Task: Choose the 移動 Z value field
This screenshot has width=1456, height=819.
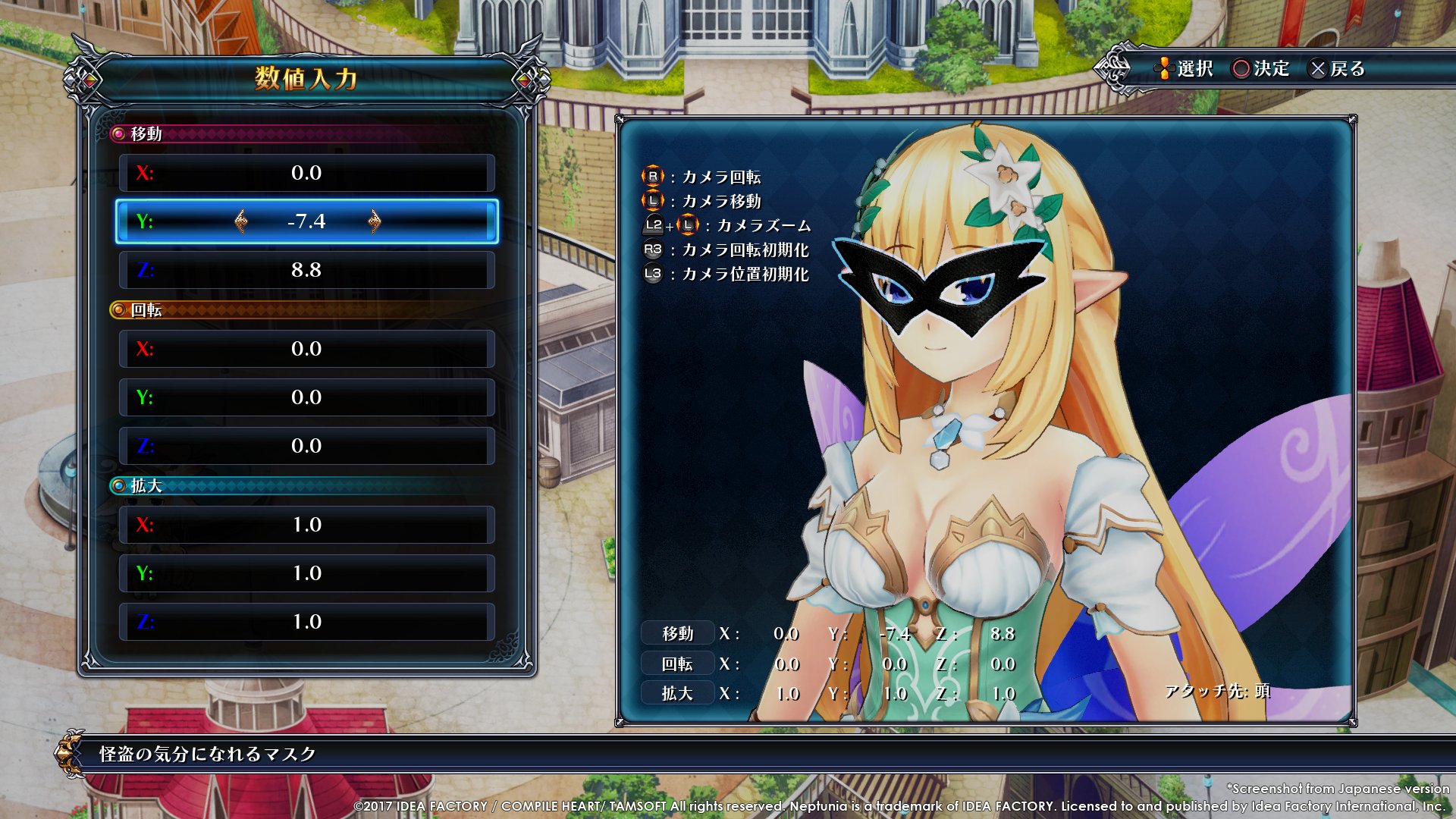Action: 306,270
